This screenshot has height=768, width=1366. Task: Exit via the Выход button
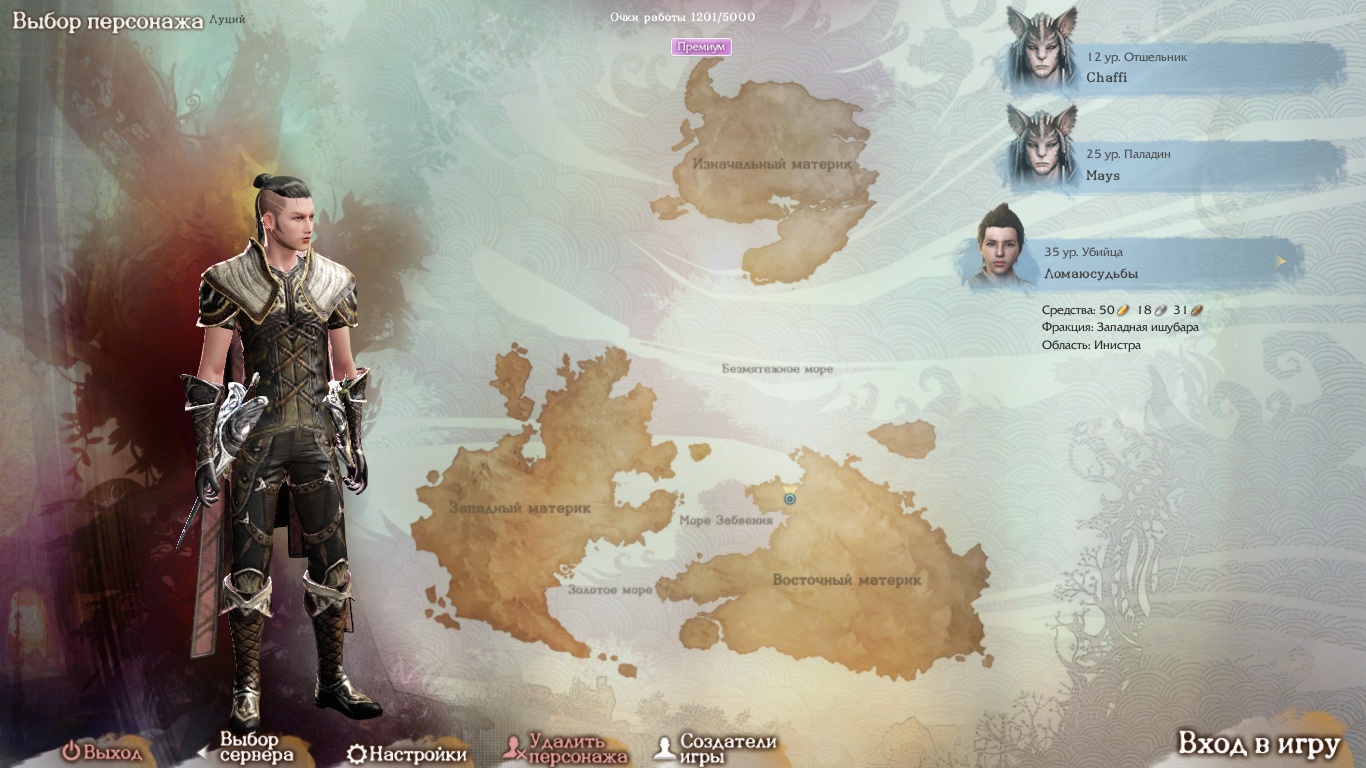pyautogui.click(x=102, y=752)
